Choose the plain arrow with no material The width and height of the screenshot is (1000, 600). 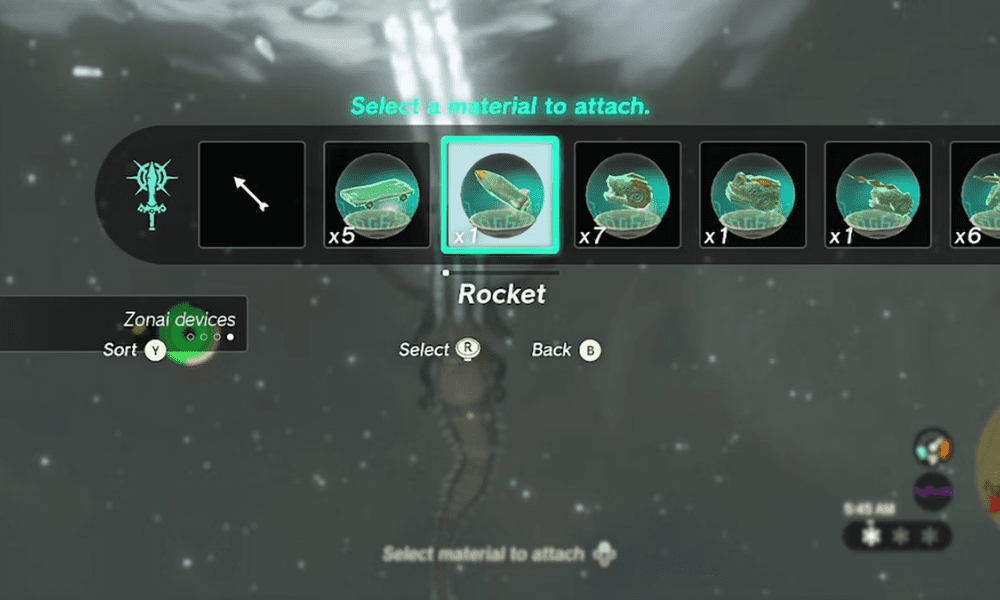(x=252, y=195)
